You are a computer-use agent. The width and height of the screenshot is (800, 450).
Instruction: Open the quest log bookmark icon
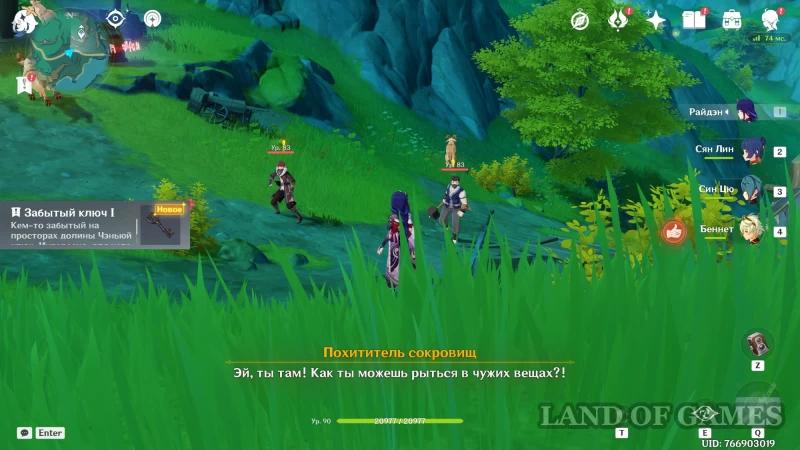click(x=22, y=85)
